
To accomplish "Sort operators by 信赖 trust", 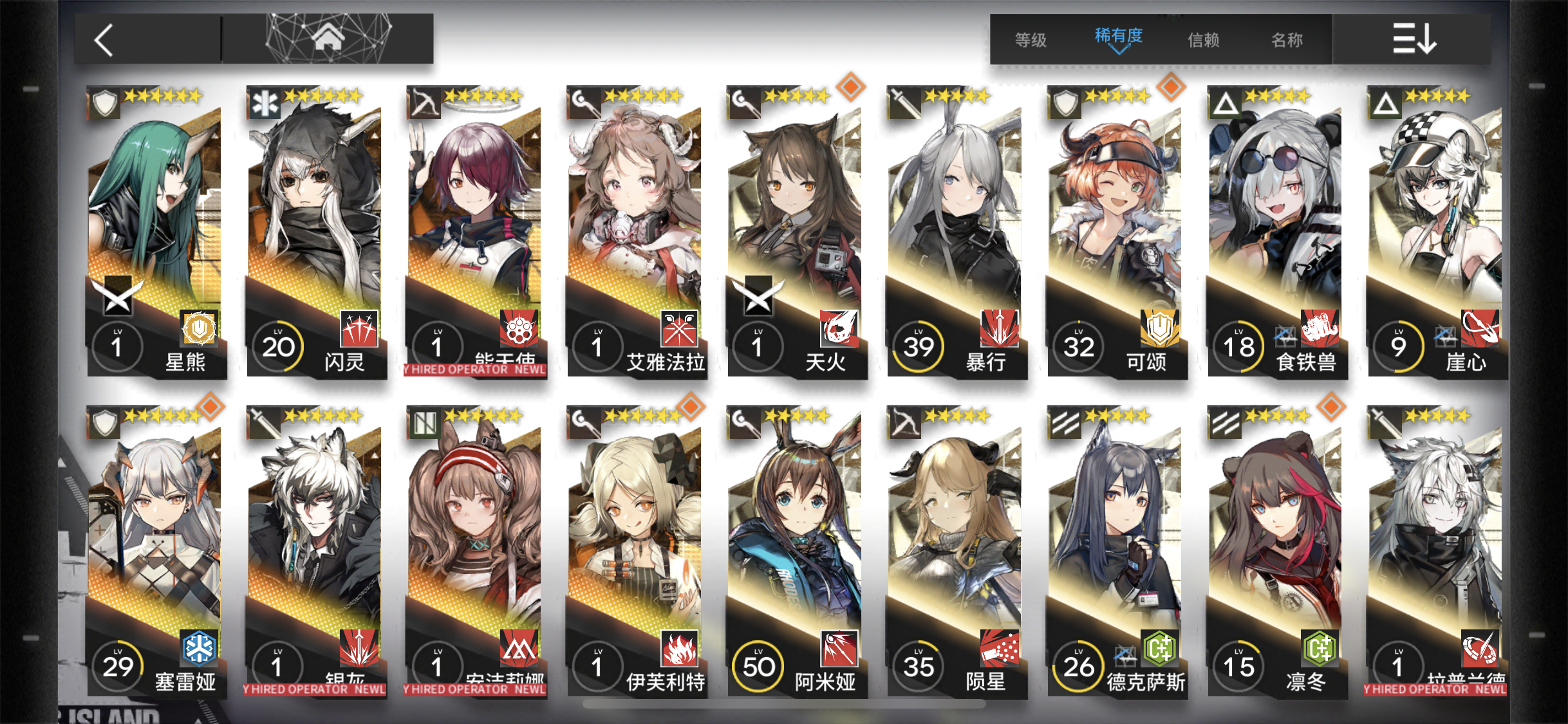I will (1203, 40).
